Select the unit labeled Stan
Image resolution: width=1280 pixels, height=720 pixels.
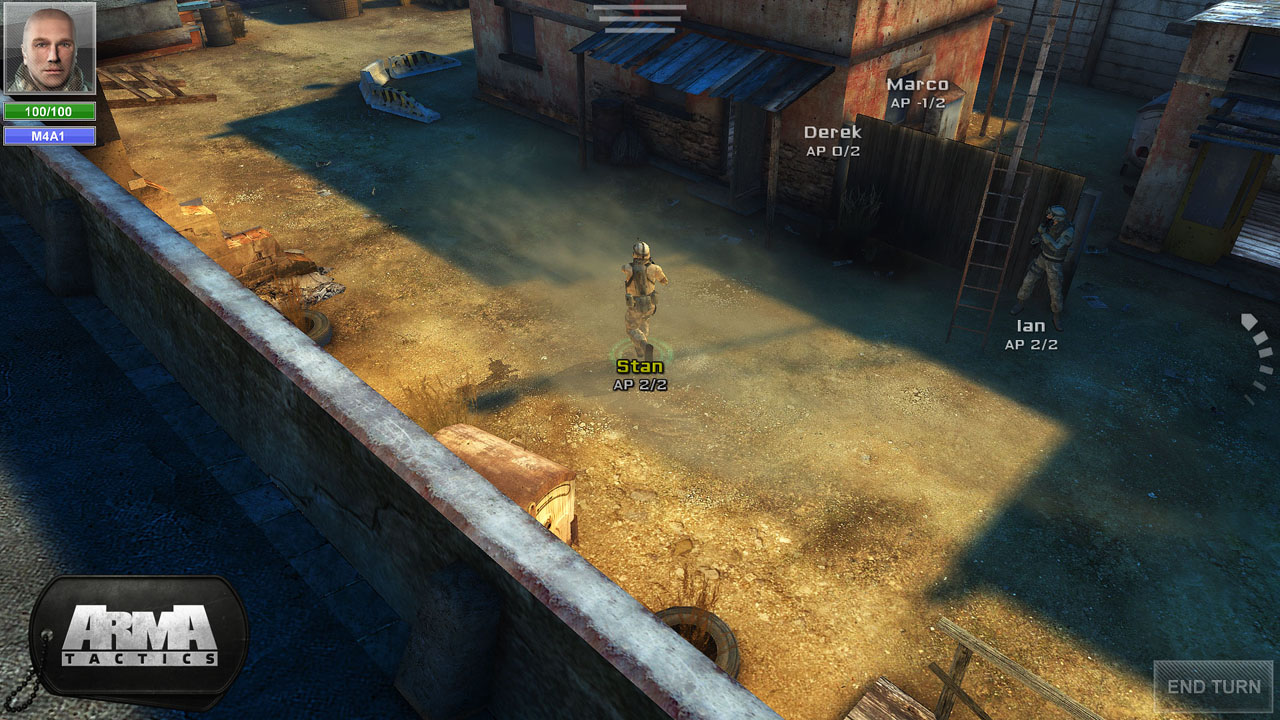point(640,366)
